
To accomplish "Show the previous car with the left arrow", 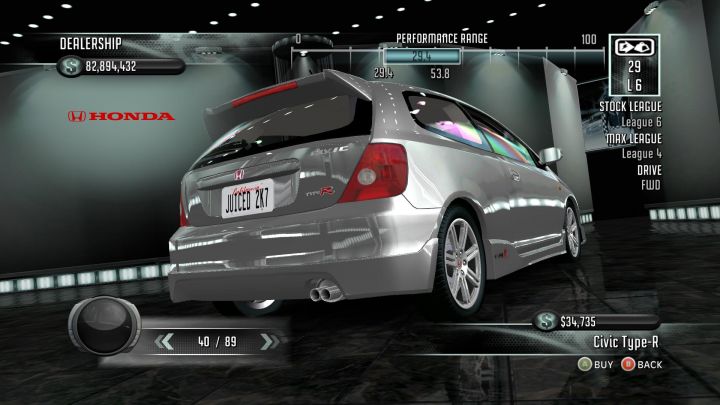I will pyautogui.click(x=167, y=341).
